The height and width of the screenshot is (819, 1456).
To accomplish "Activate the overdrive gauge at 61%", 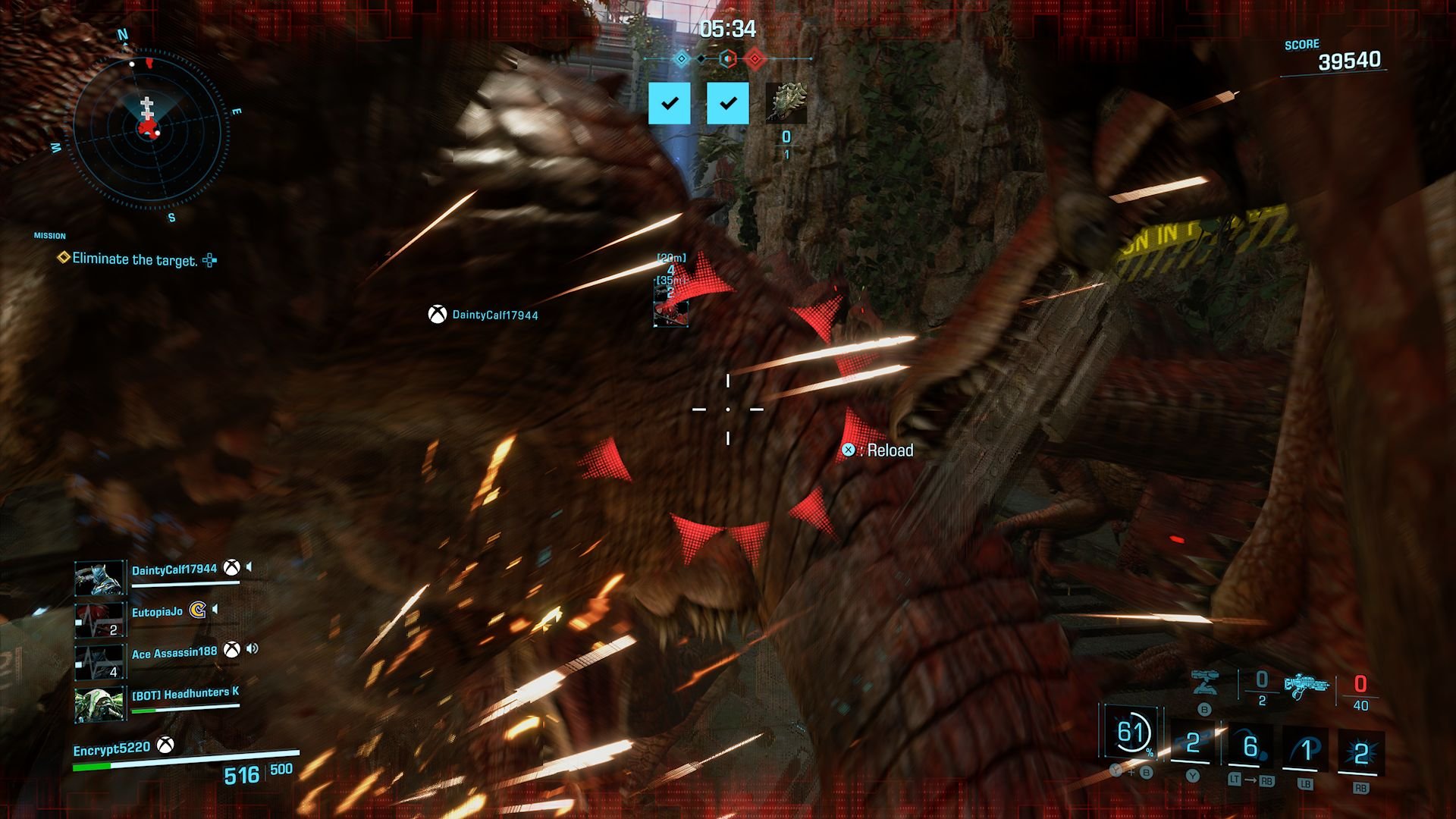I will (x=1132, y=733).
